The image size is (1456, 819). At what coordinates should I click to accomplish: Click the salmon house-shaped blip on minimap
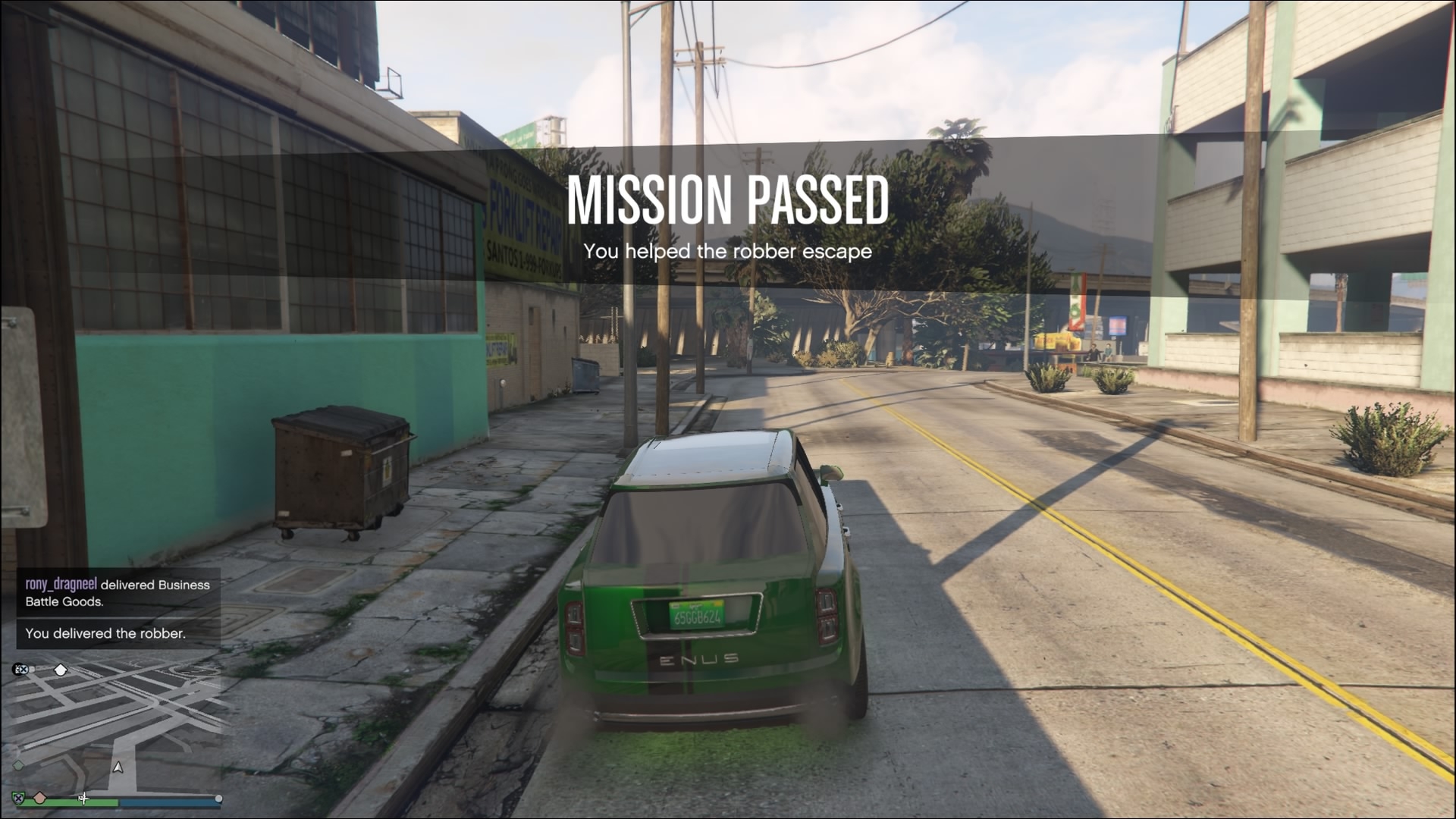click(40, 798)
